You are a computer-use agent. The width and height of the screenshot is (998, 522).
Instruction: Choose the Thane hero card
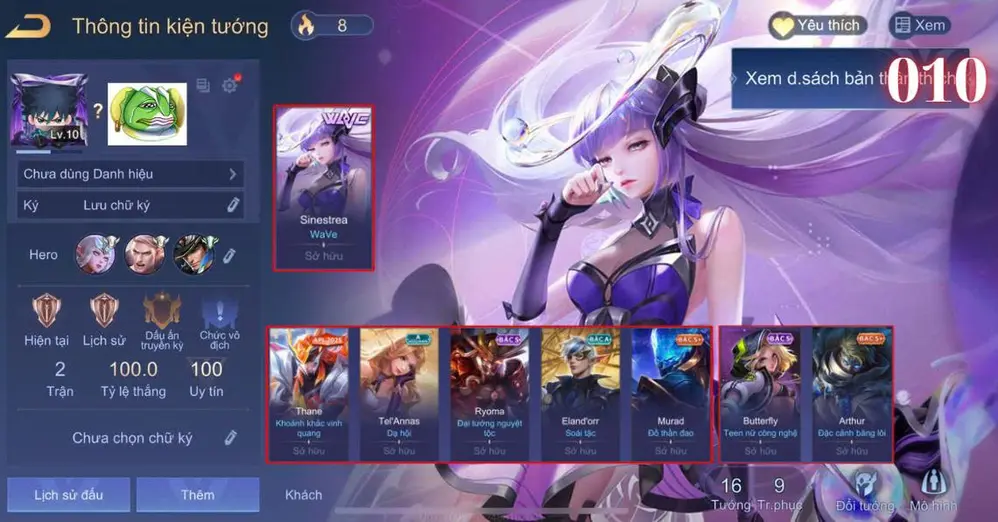(309, 394)
